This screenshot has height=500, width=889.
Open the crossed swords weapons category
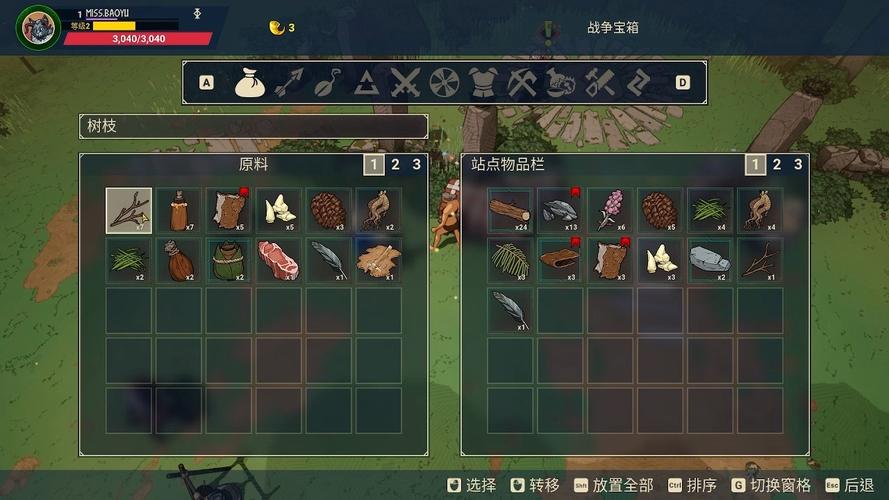[x=405, y=83]
